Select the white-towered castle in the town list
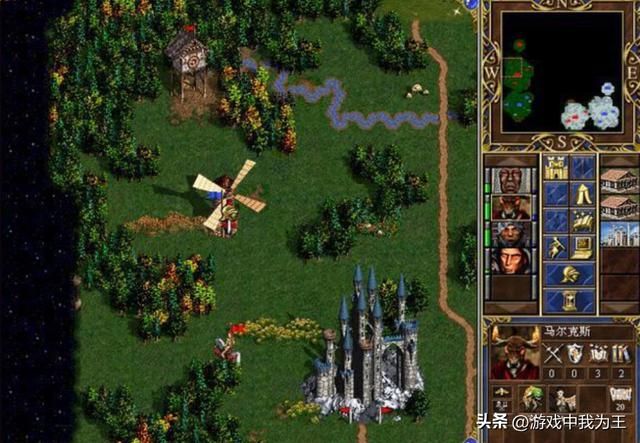Image resolution: width=640 pixels, height=443 pixels. [619, 234]
